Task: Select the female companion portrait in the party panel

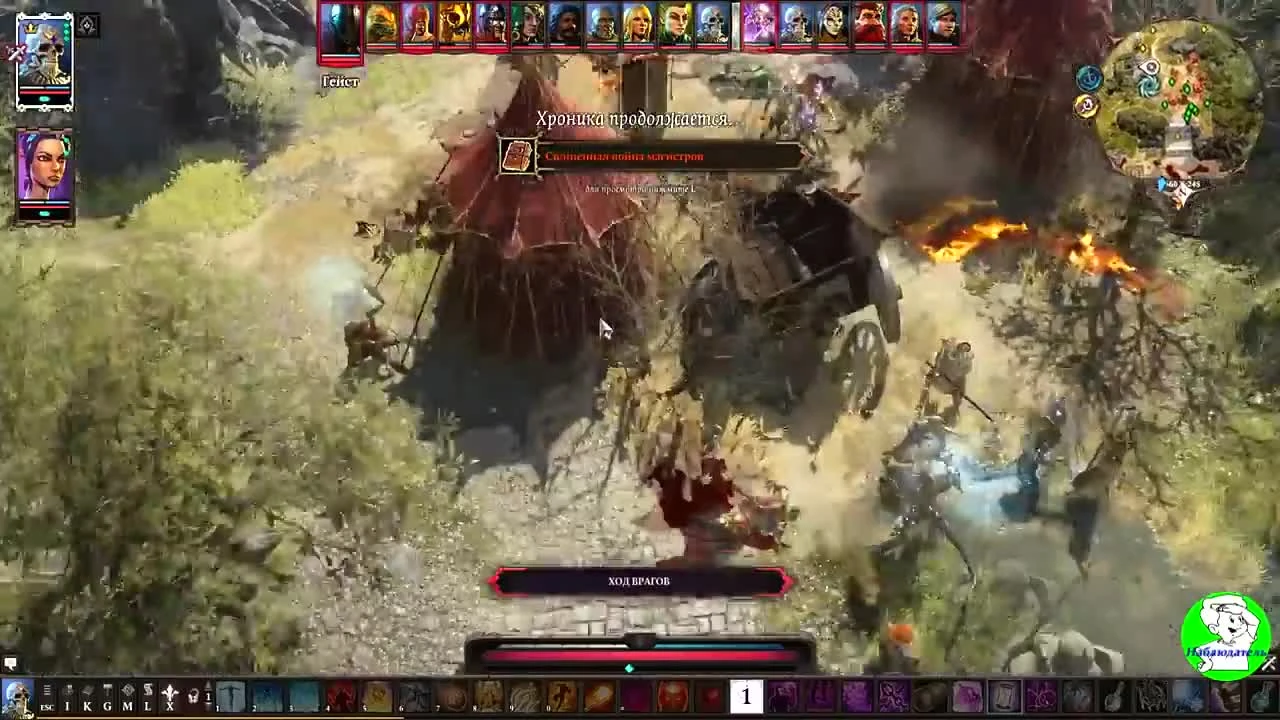Action: click(x=45, y=165)
